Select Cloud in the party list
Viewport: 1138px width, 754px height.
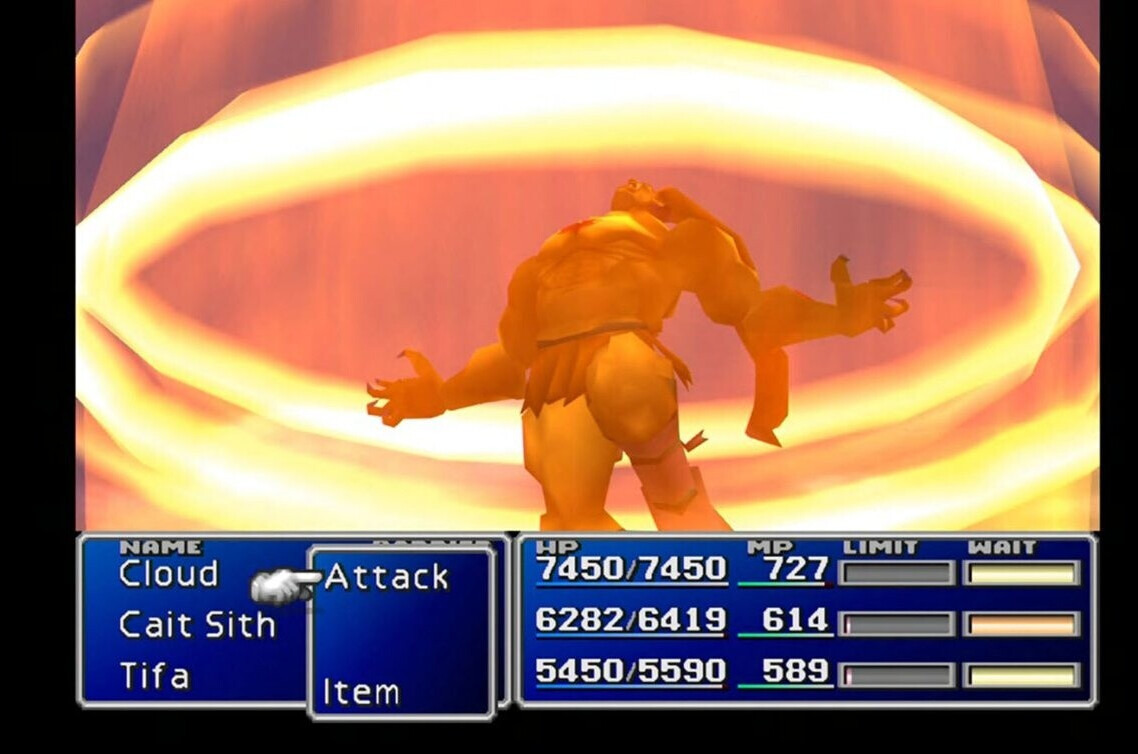[x=168, y=574]
